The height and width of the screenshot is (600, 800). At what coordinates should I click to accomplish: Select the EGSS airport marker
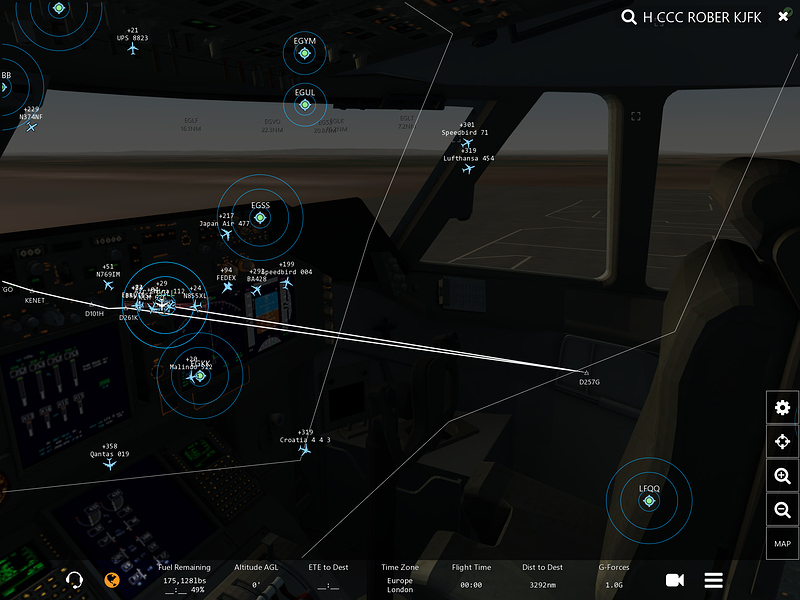(260, 217)
